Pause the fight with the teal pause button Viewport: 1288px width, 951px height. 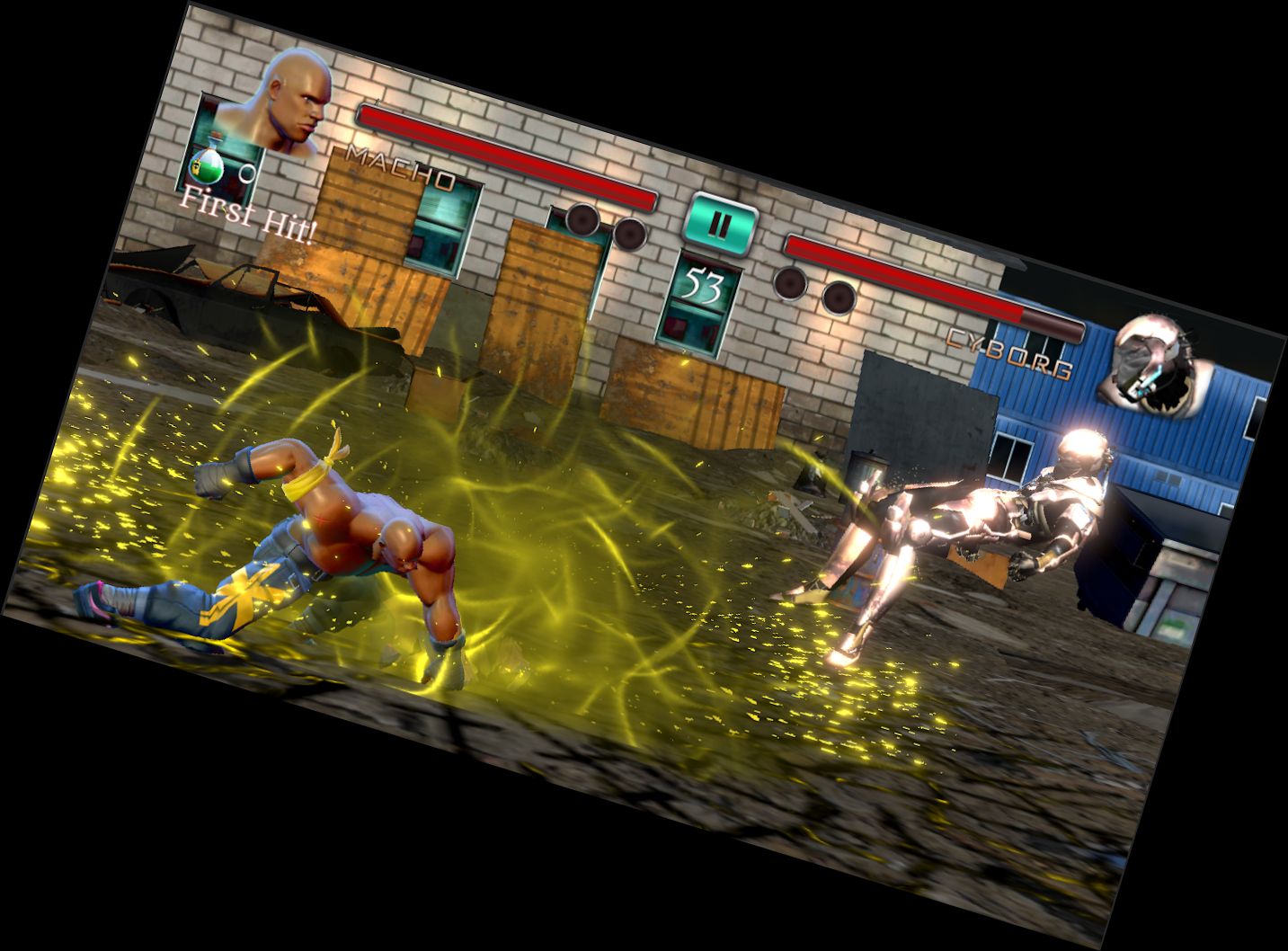(718, 223)
